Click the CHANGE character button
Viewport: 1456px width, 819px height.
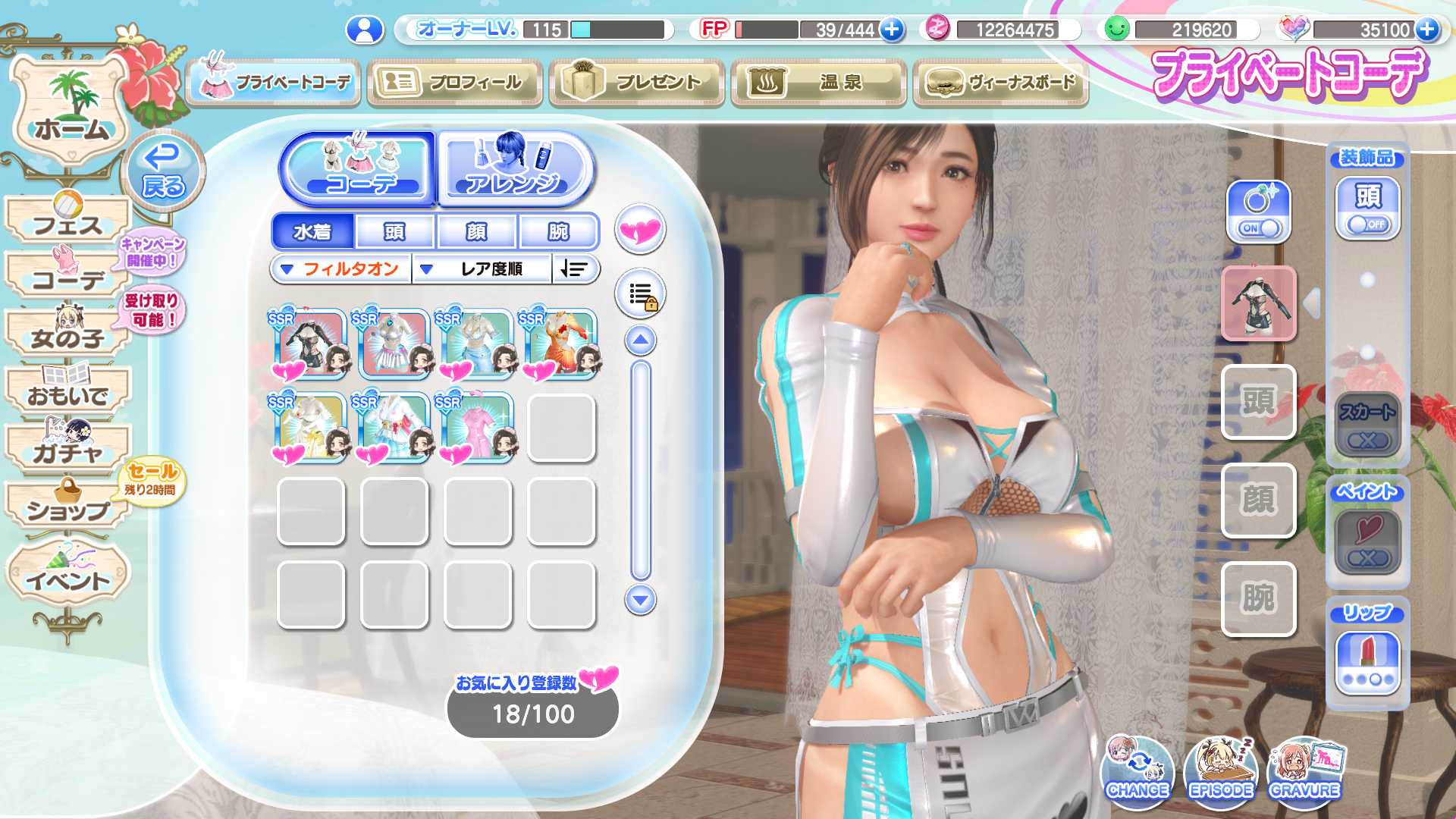click(1137, 771)
